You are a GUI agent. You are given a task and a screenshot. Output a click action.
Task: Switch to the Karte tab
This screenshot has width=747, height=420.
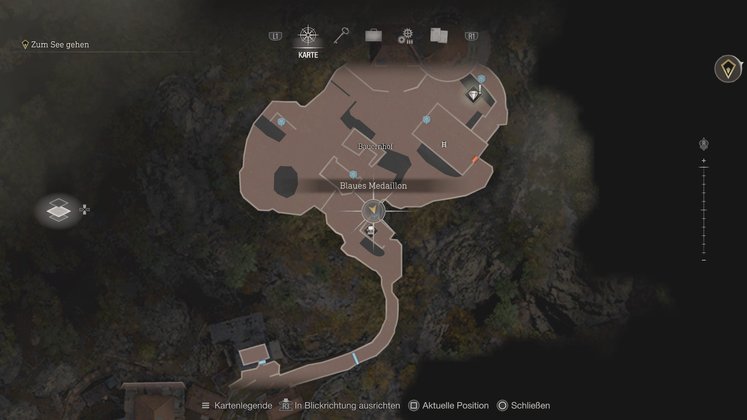click(308, 37)
